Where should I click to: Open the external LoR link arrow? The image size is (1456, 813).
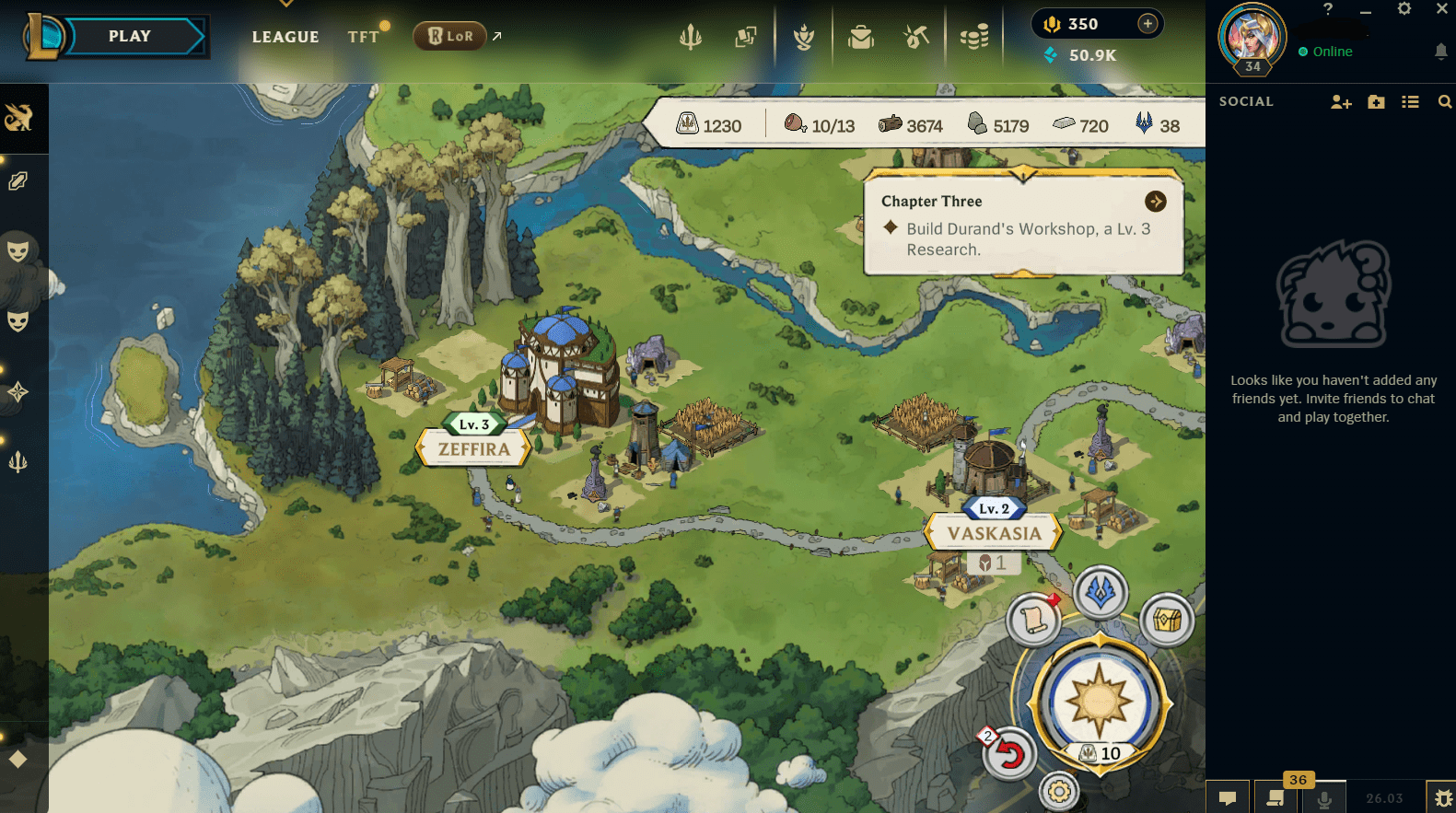(x=496, y=35)
